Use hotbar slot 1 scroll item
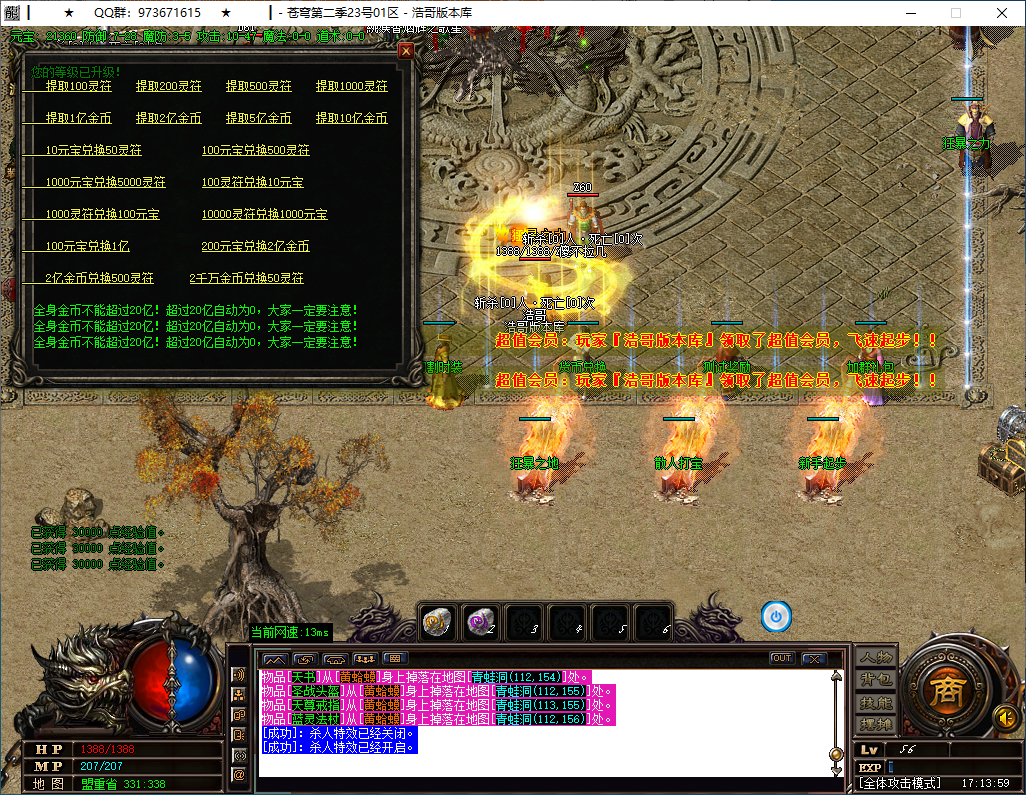This screenshot has height=795, width=1026. 437,620
